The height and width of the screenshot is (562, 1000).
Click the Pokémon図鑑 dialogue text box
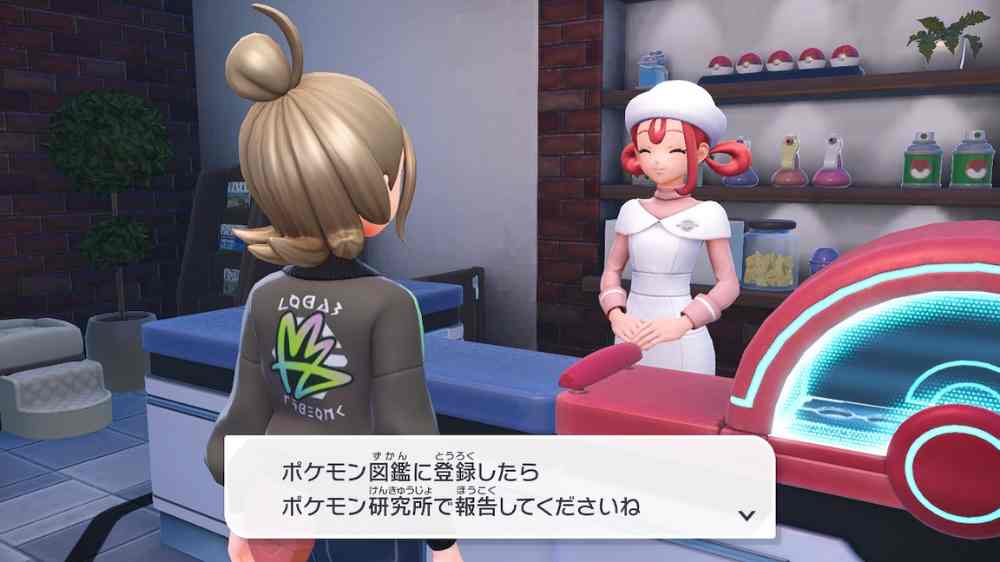(x=499, y=486)
